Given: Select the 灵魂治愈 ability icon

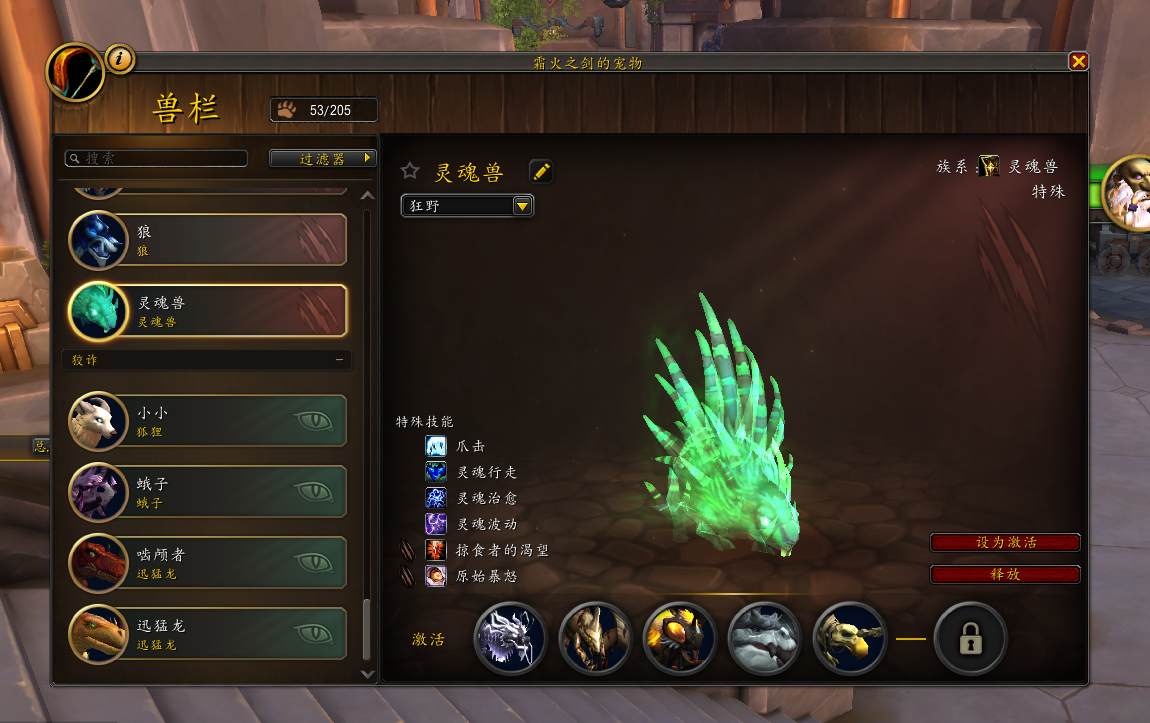Looking at the screenshot, I should (436, 498).
